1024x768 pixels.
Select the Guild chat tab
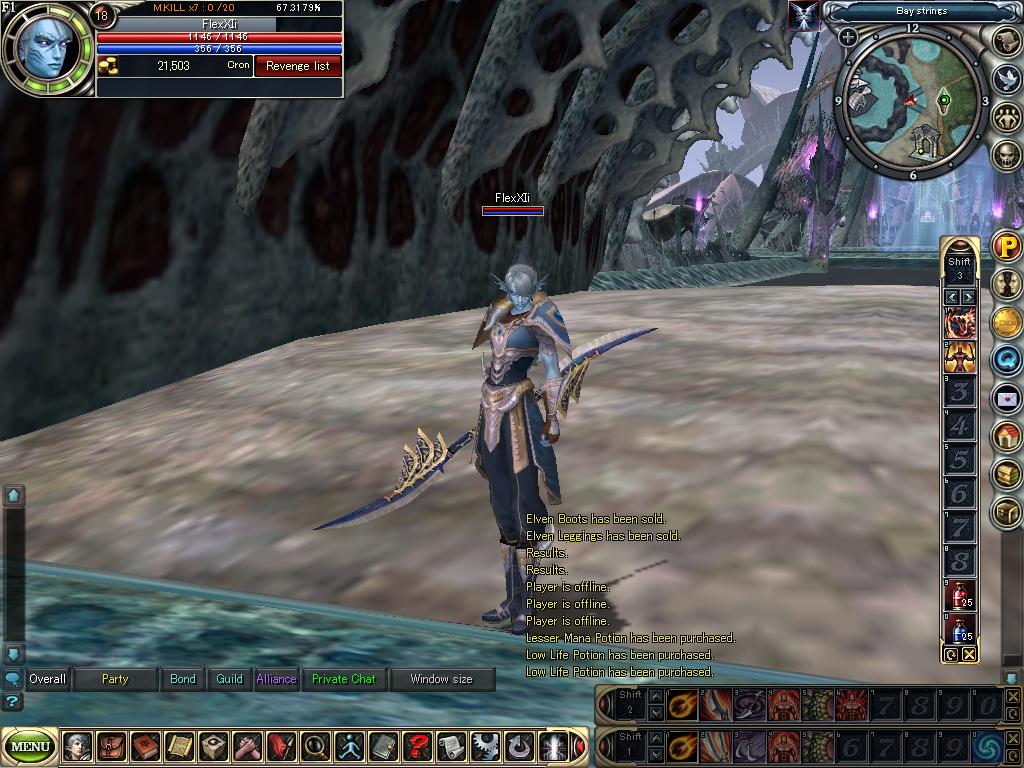pos(230,679)
